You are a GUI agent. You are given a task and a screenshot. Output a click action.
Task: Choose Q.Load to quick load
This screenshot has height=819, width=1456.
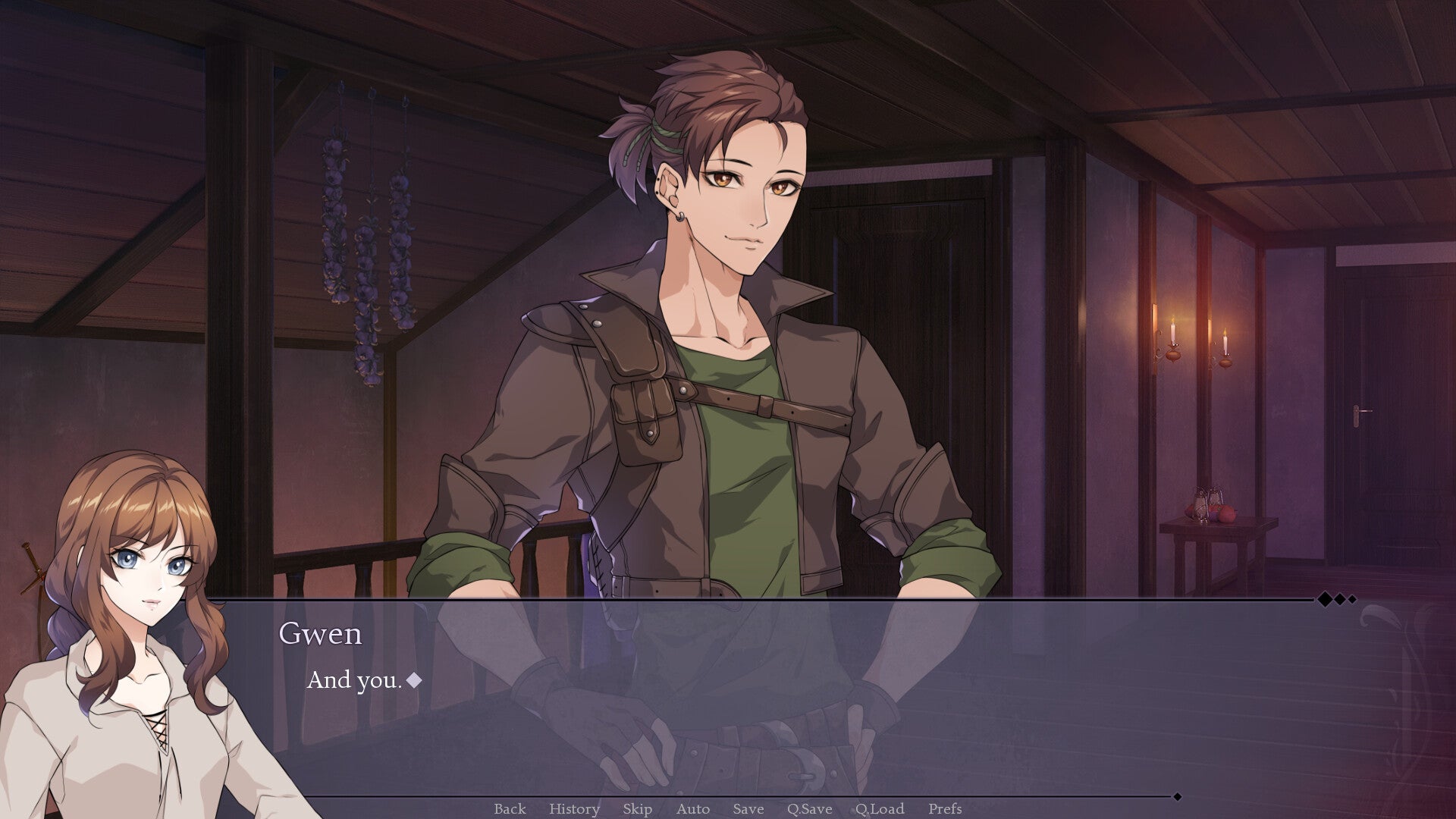tap(880, 809)
